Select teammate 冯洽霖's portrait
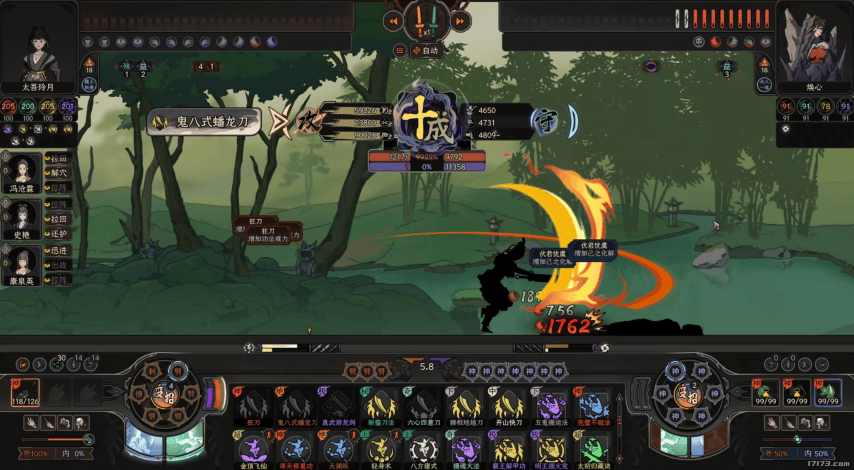The height and width of the screenshot is (470, 854). [x=24, y=167]
